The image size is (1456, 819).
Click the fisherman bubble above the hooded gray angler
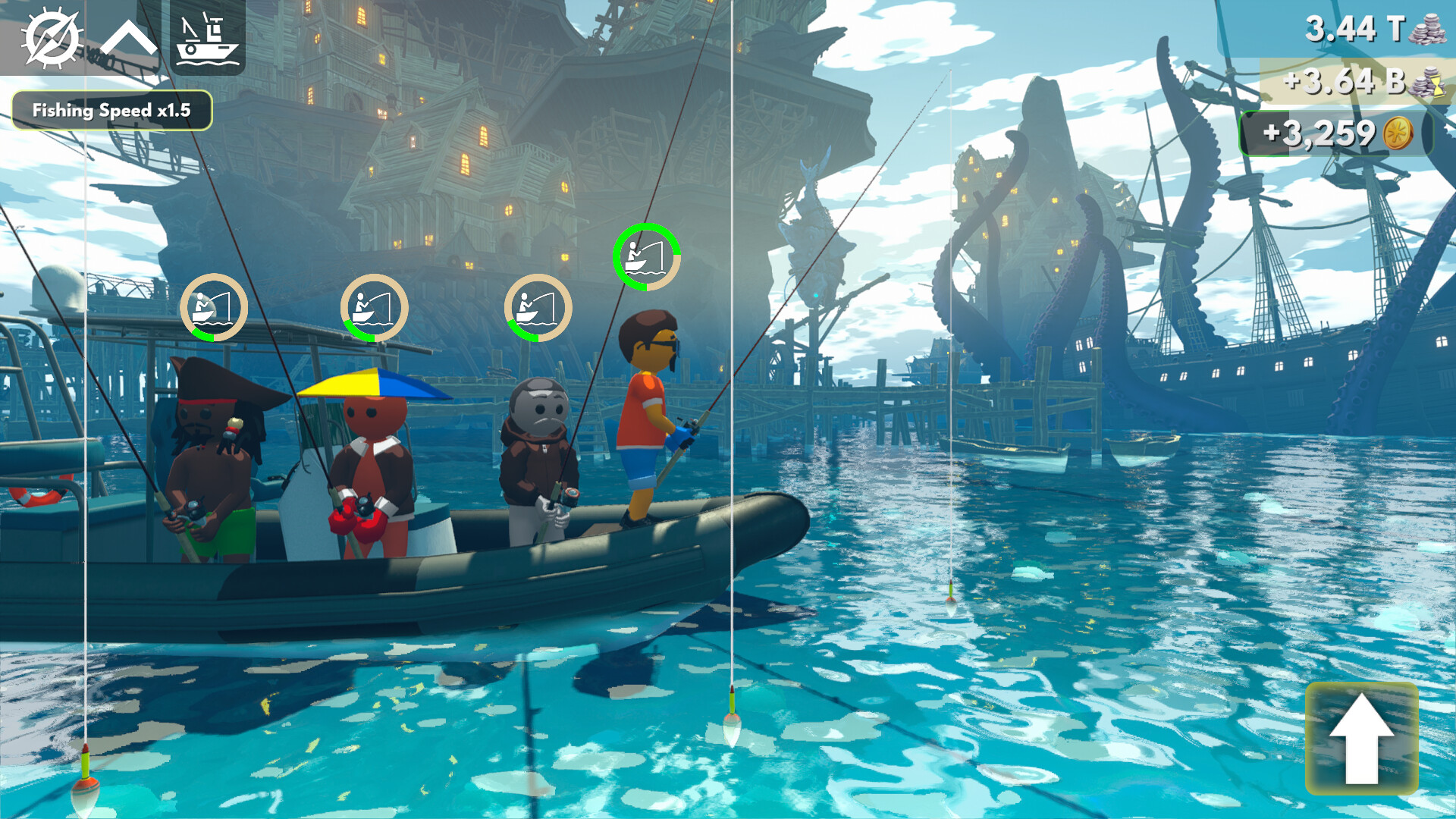coord(538,306)
